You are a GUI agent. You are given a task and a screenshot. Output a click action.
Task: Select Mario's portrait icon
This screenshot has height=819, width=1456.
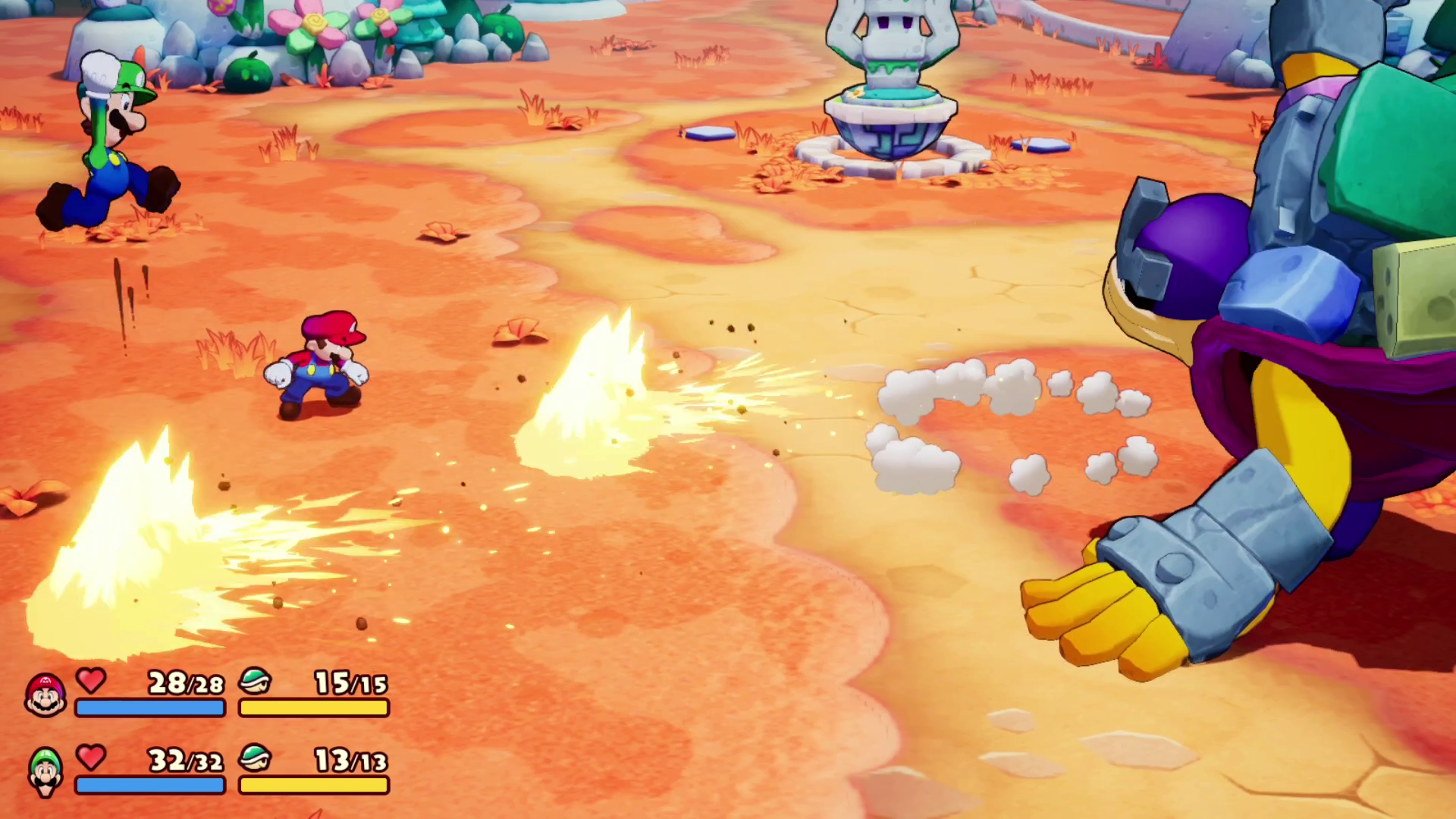[x=45, y=695]
